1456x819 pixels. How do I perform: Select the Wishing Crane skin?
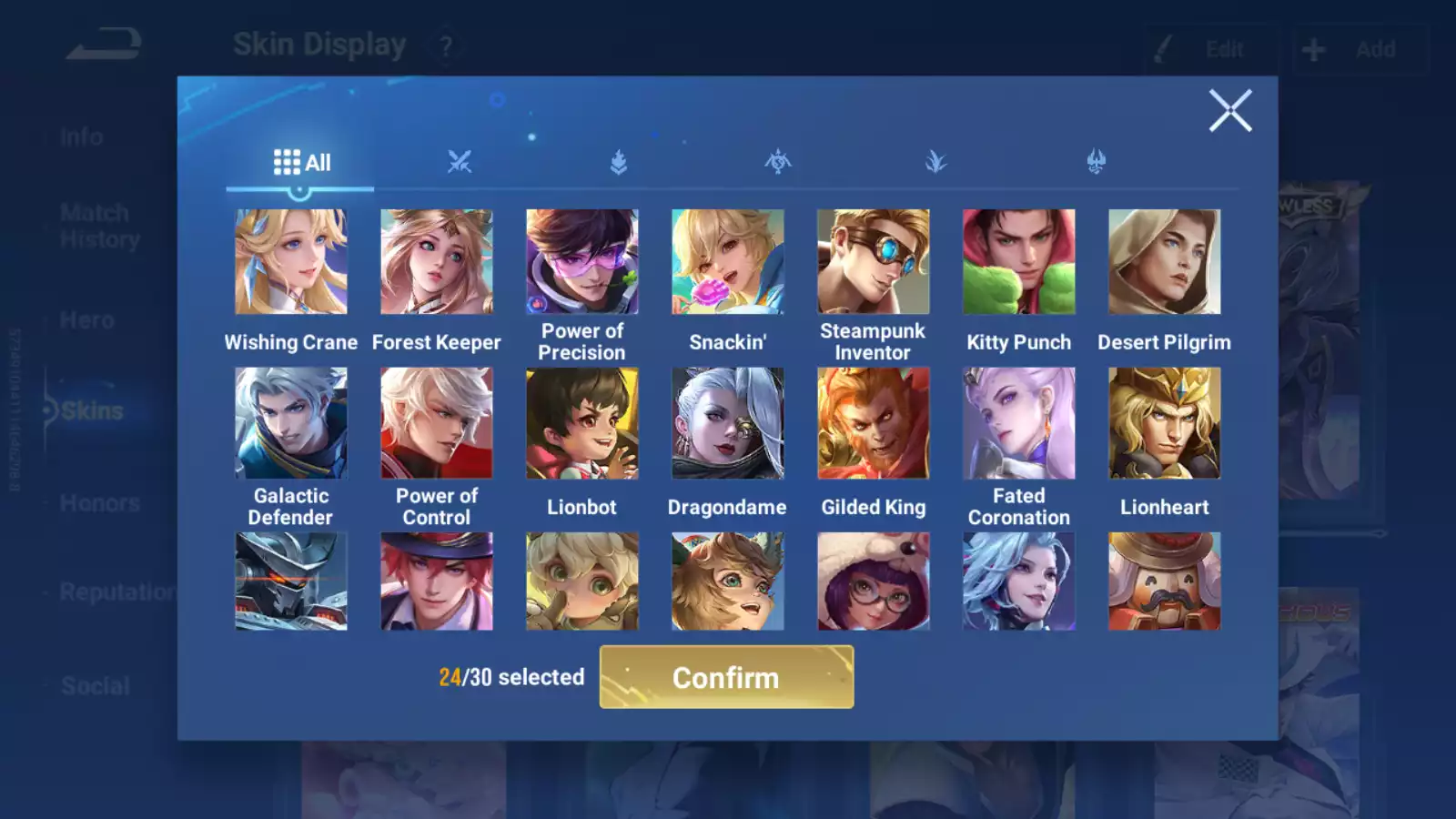tap(291, 262)
